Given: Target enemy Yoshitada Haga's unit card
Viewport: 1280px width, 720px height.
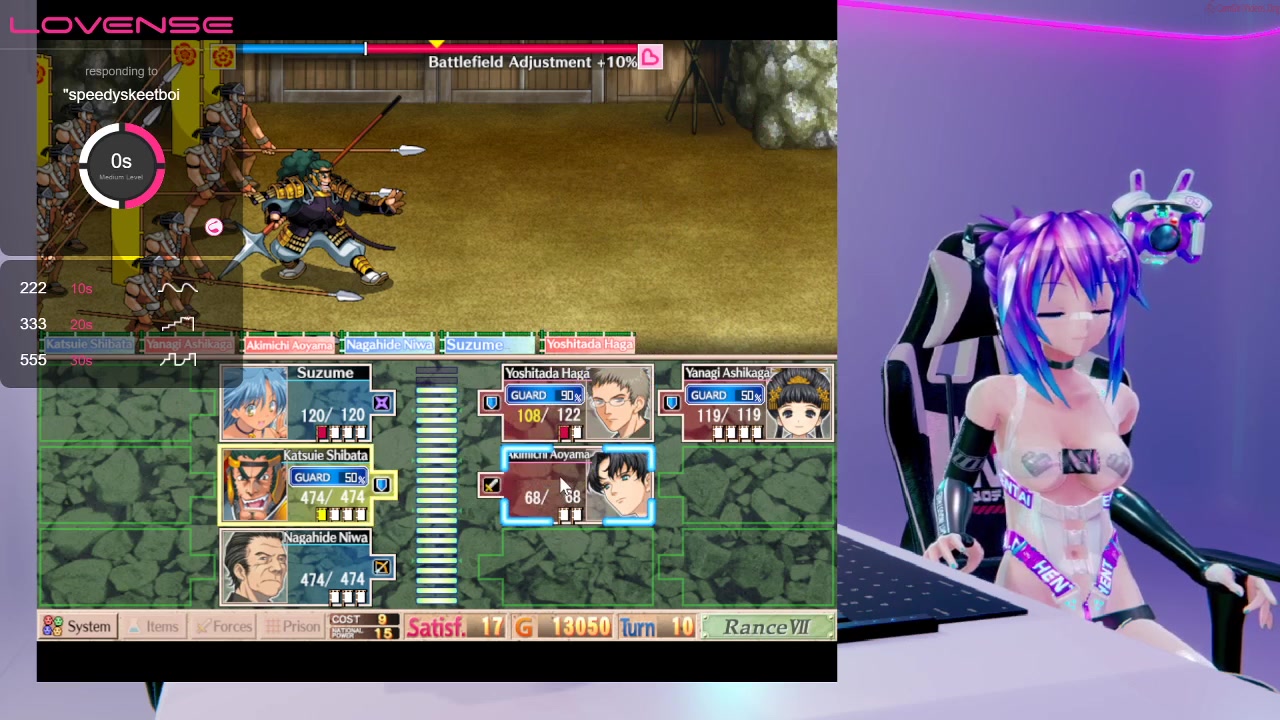Looking at the screenshot, I should click(x=578, y=403).
